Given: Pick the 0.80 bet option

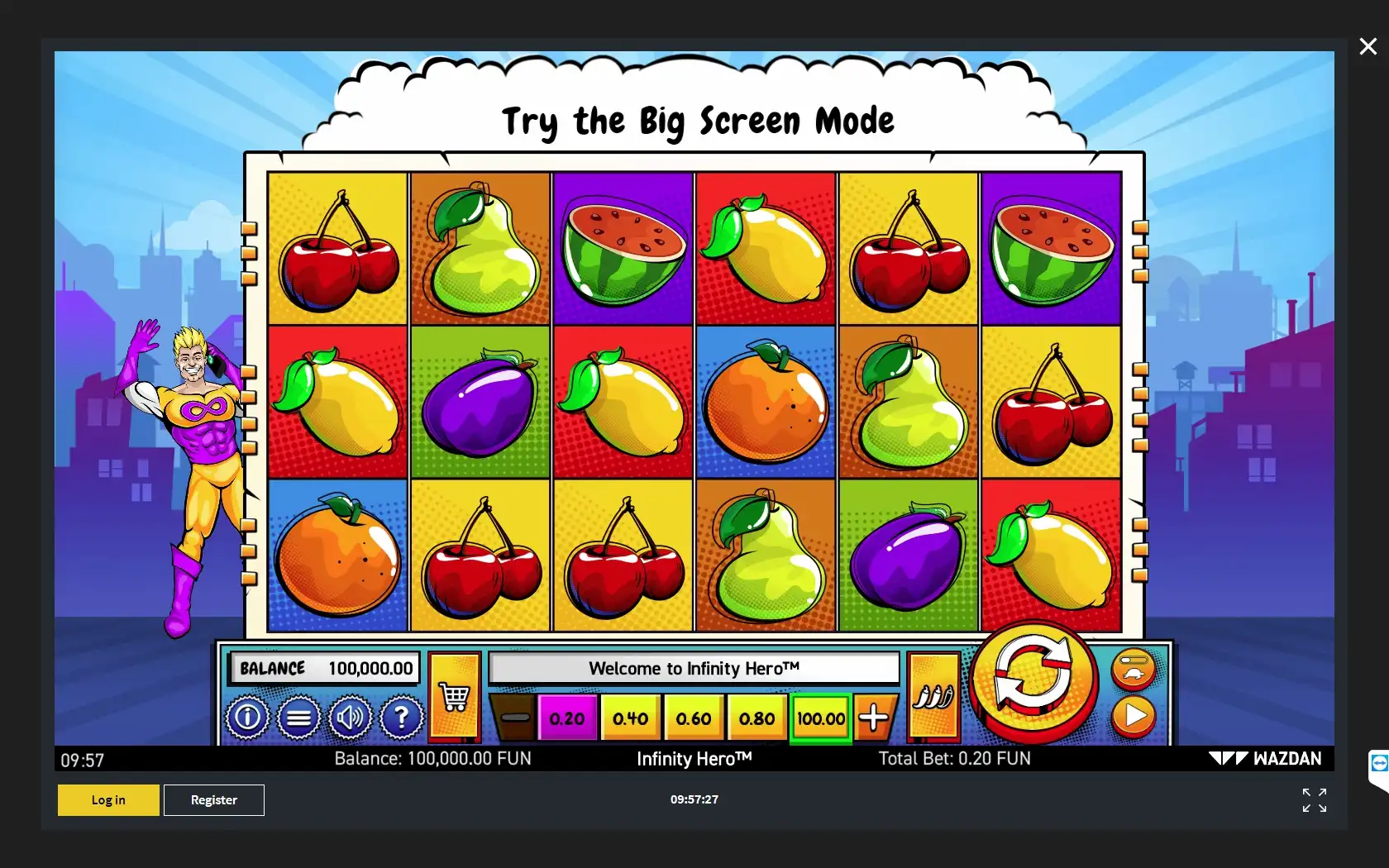Looking at the screenshot, I should 757,718.
